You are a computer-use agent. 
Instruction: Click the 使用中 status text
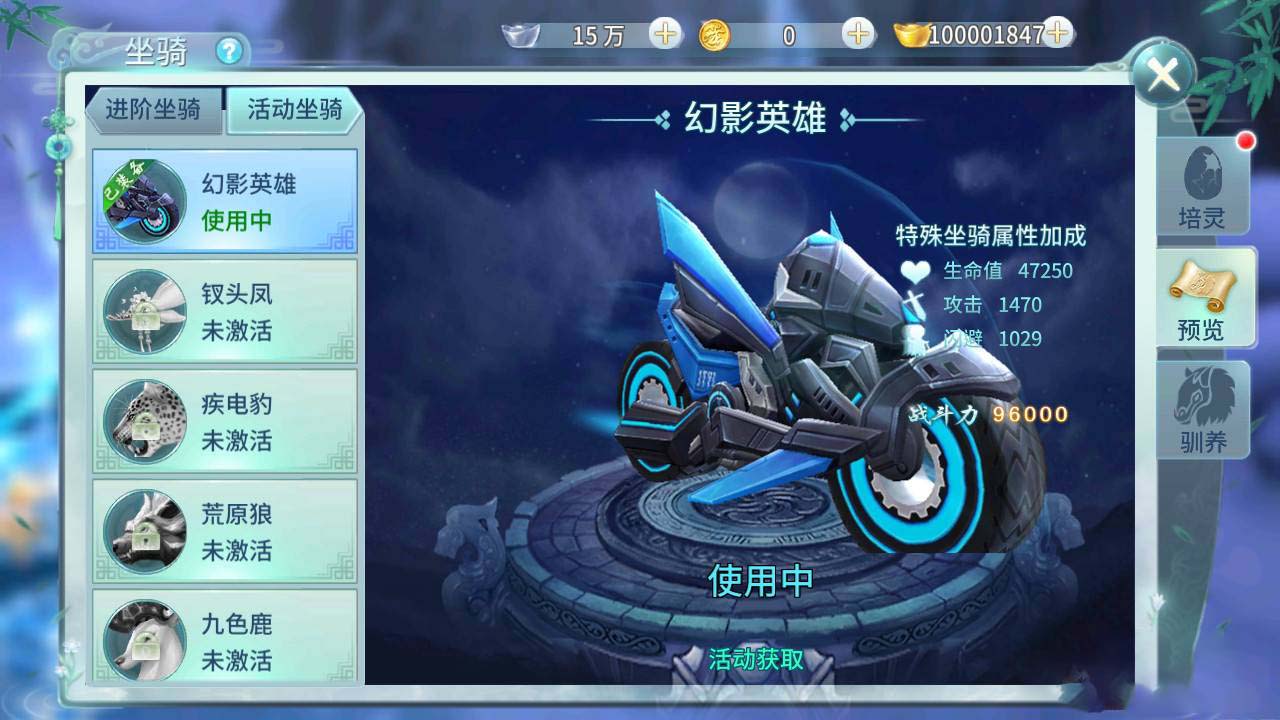[x=763, y=578]
